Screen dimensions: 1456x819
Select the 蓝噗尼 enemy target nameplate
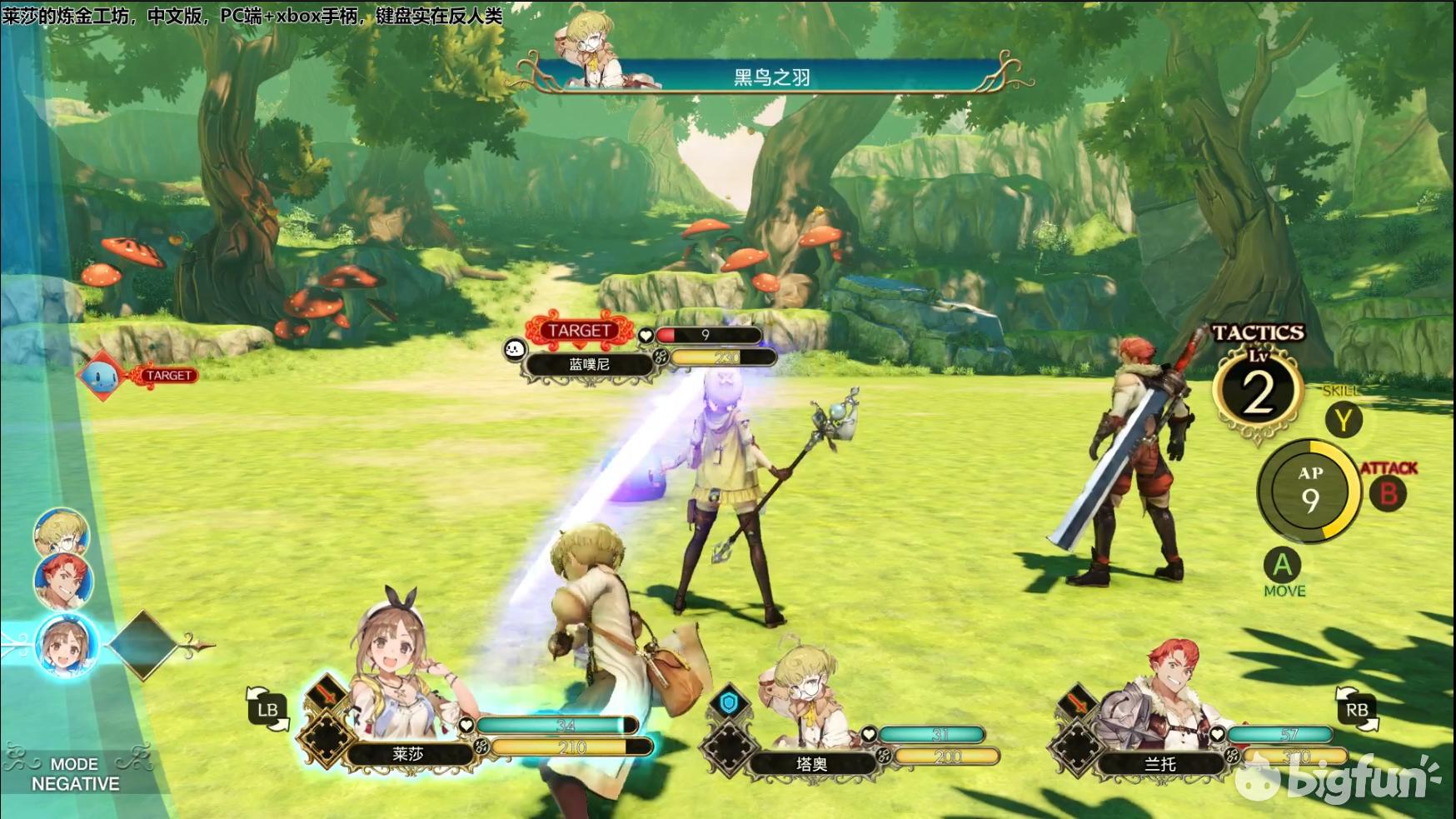coord(589,364)
